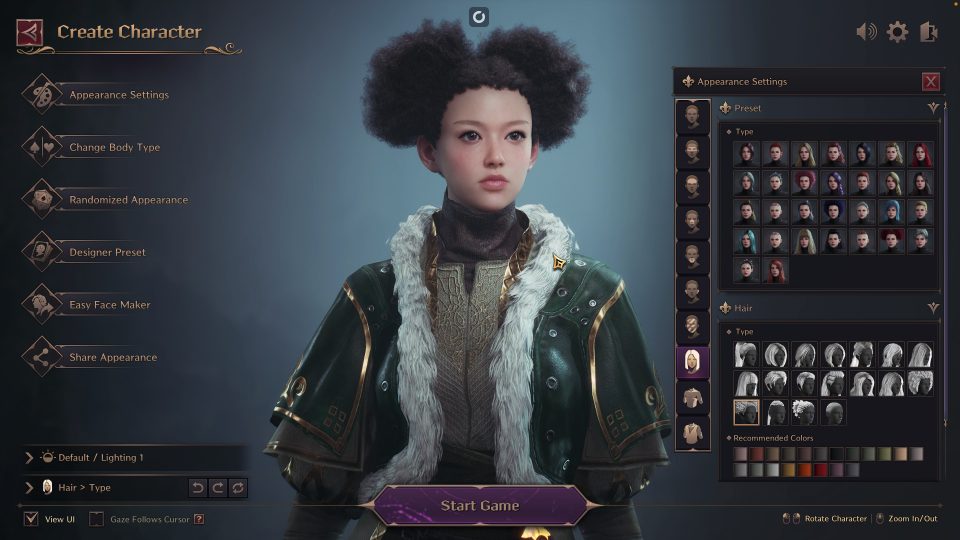Undo the last hair change
This screenshot has width=960, height=540.
coord(198,488)
